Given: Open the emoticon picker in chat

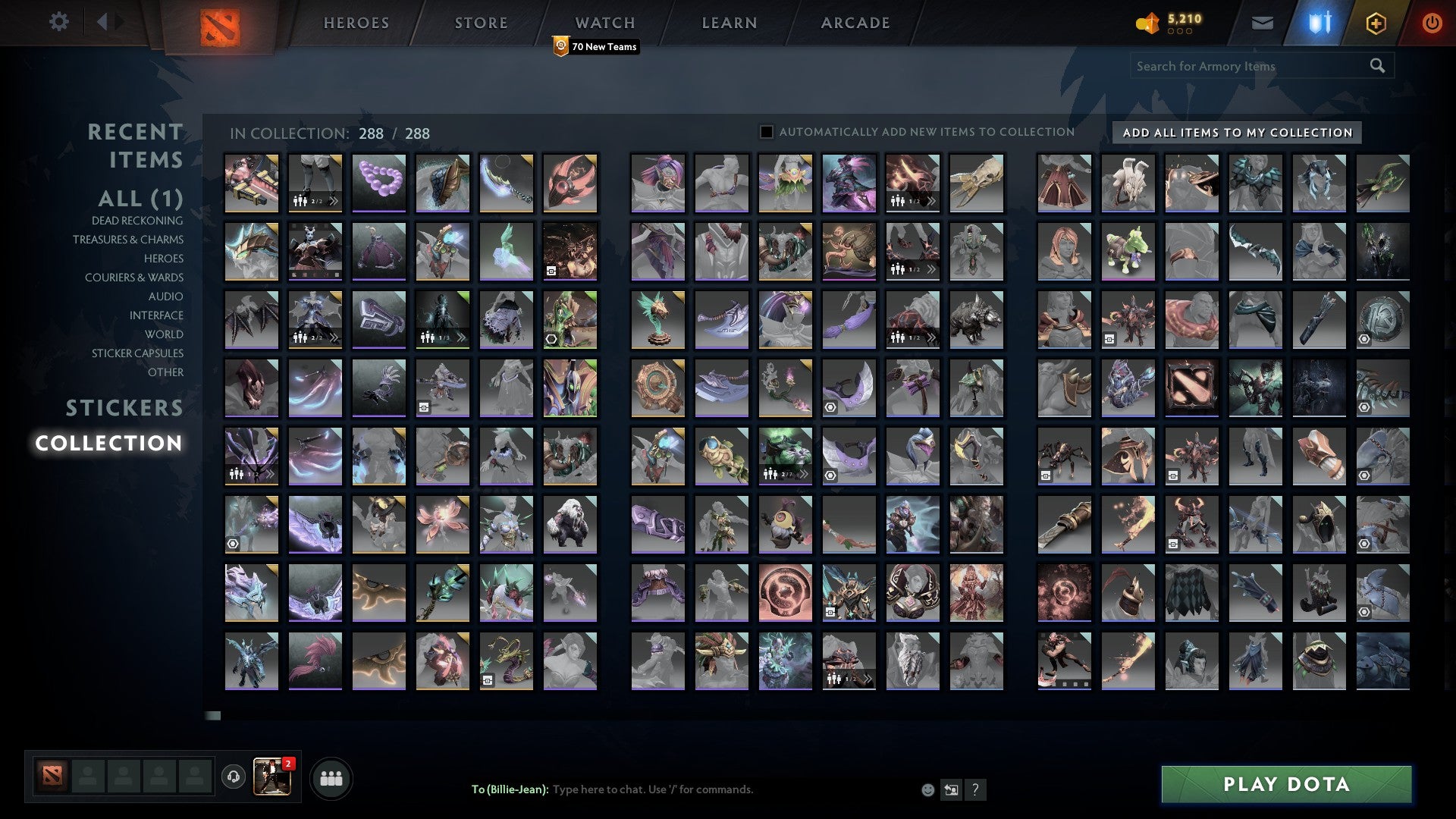Looking at the screenshot, I should tap(927, 789).
